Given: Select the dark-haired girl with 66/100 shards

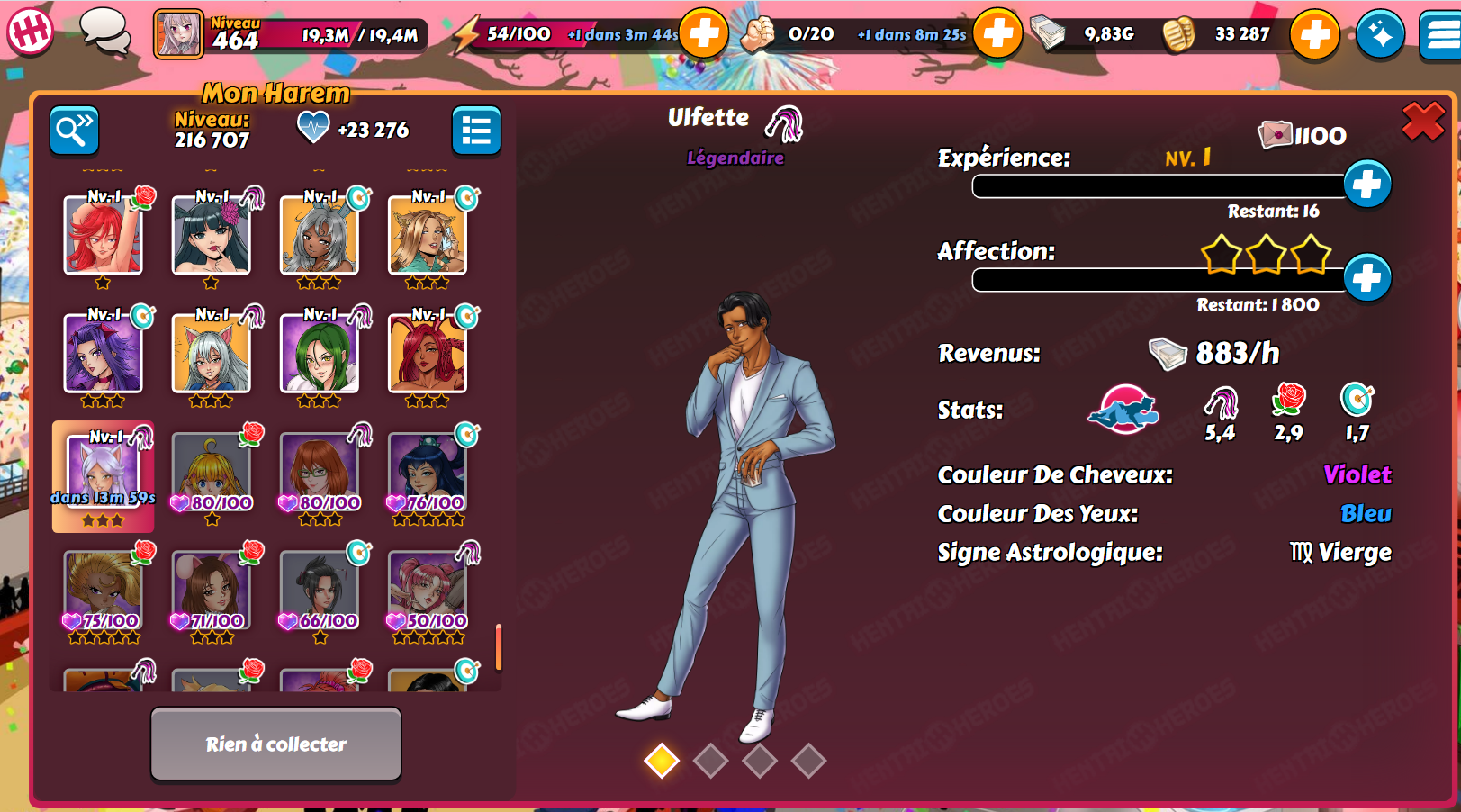Looking at the screenshot, I should pos(319,590).
